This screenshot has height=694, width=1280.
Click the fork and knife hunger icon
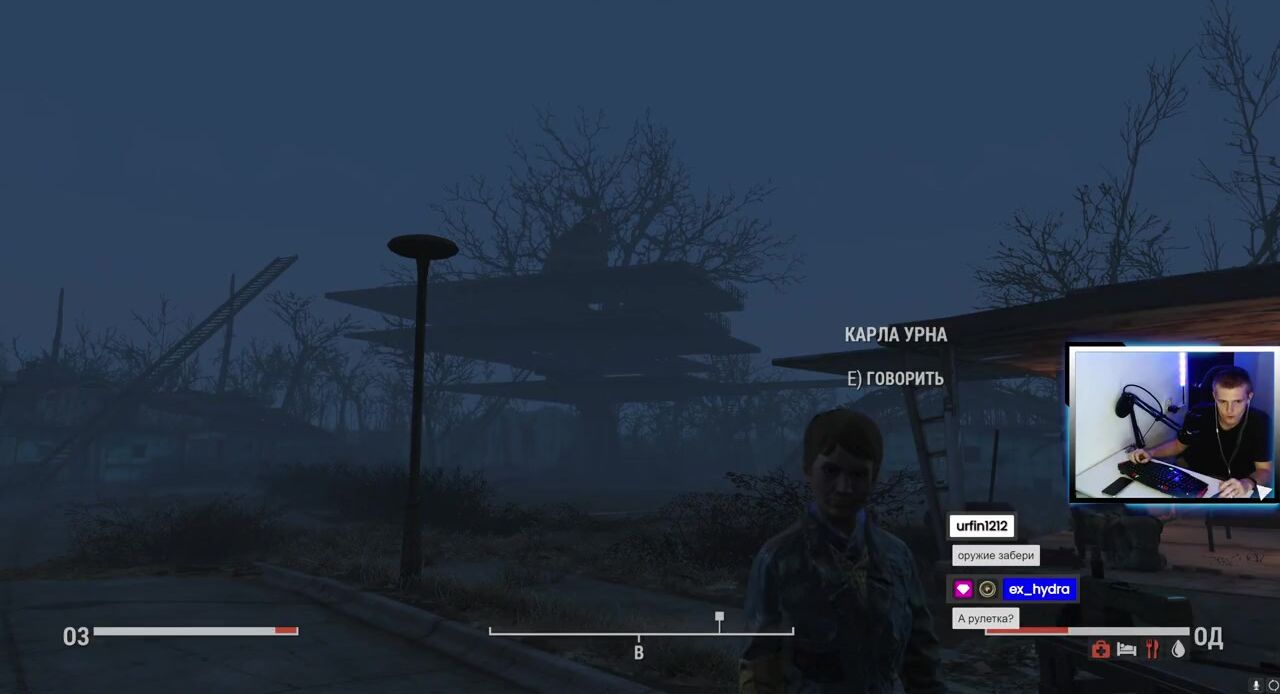(x=1152, y=650)
